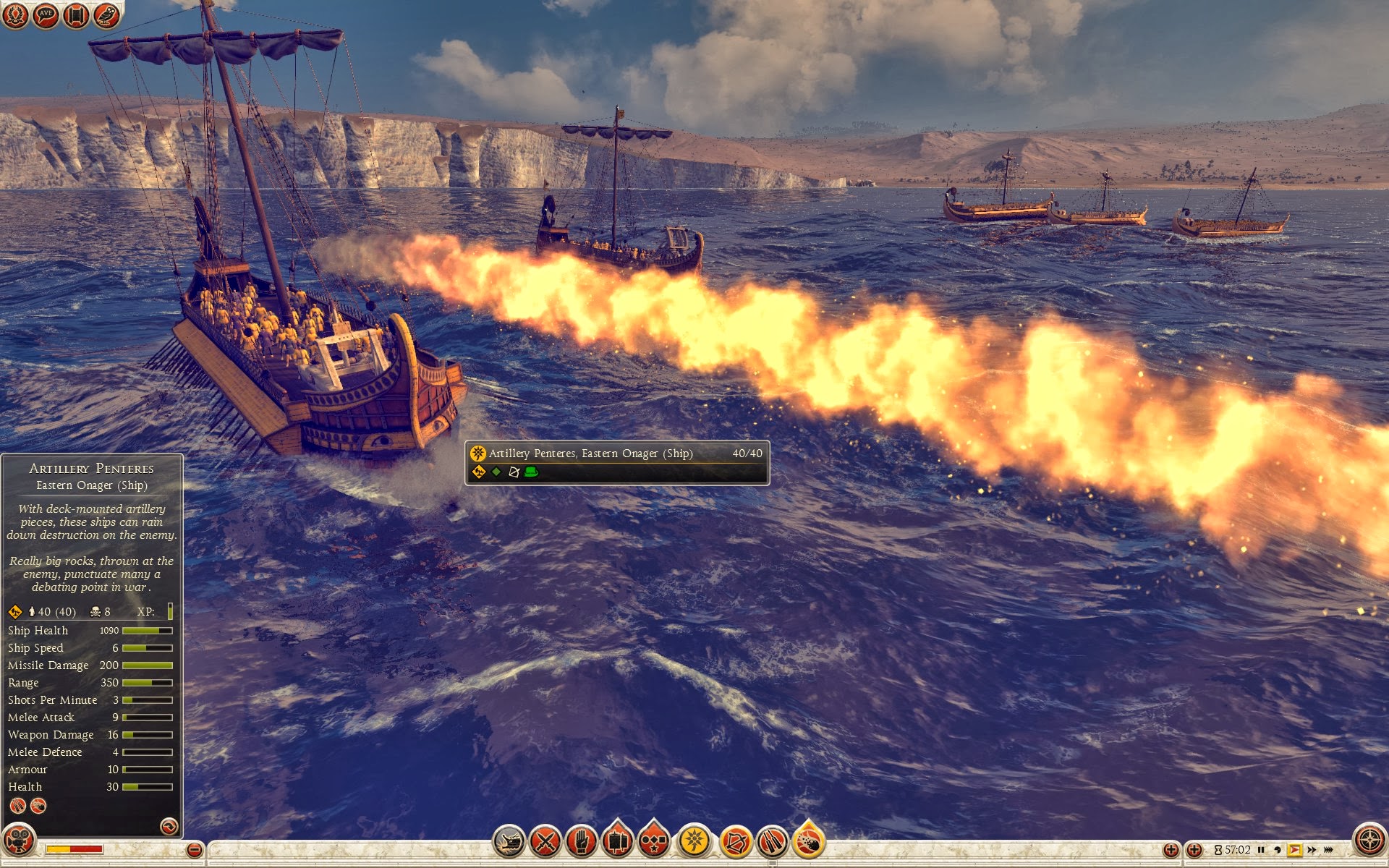Screen dimensions: 1389x868
Task: Activate the flaming shot ability
Action: point(809,841)
